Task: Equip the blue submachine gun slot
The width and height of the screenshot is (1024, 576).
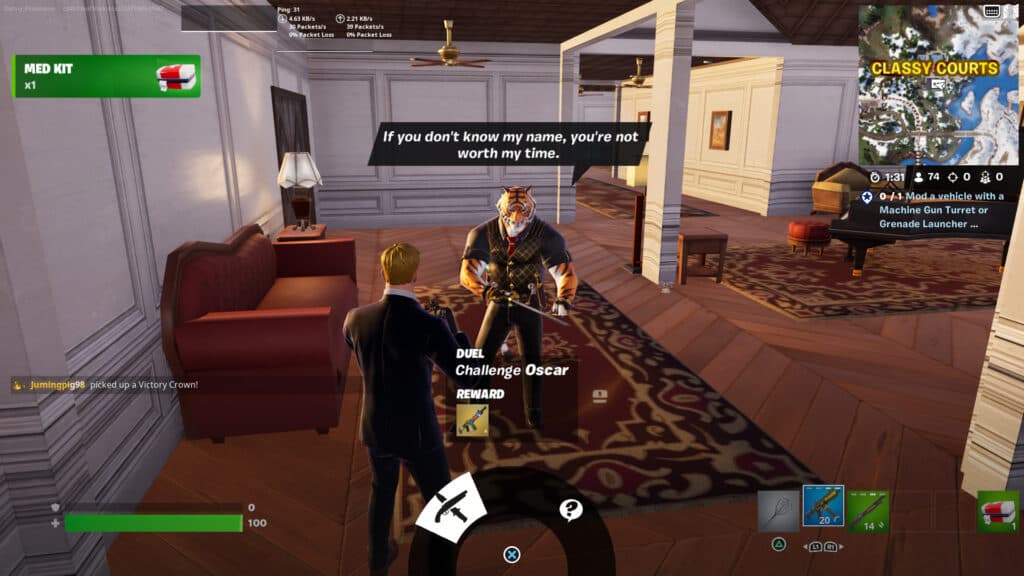Action: (x=823, y=508)
